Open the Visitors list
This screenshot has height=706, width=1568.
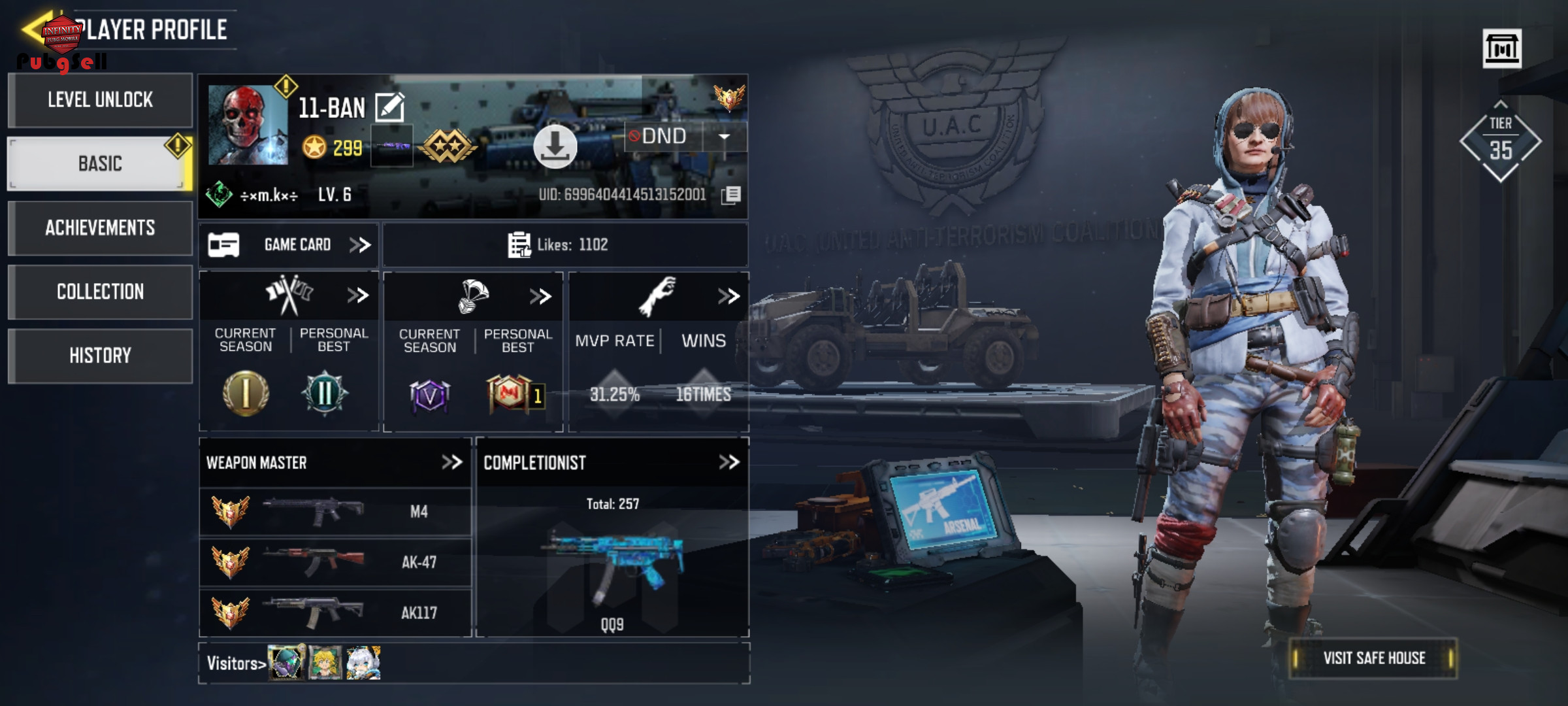236,664
